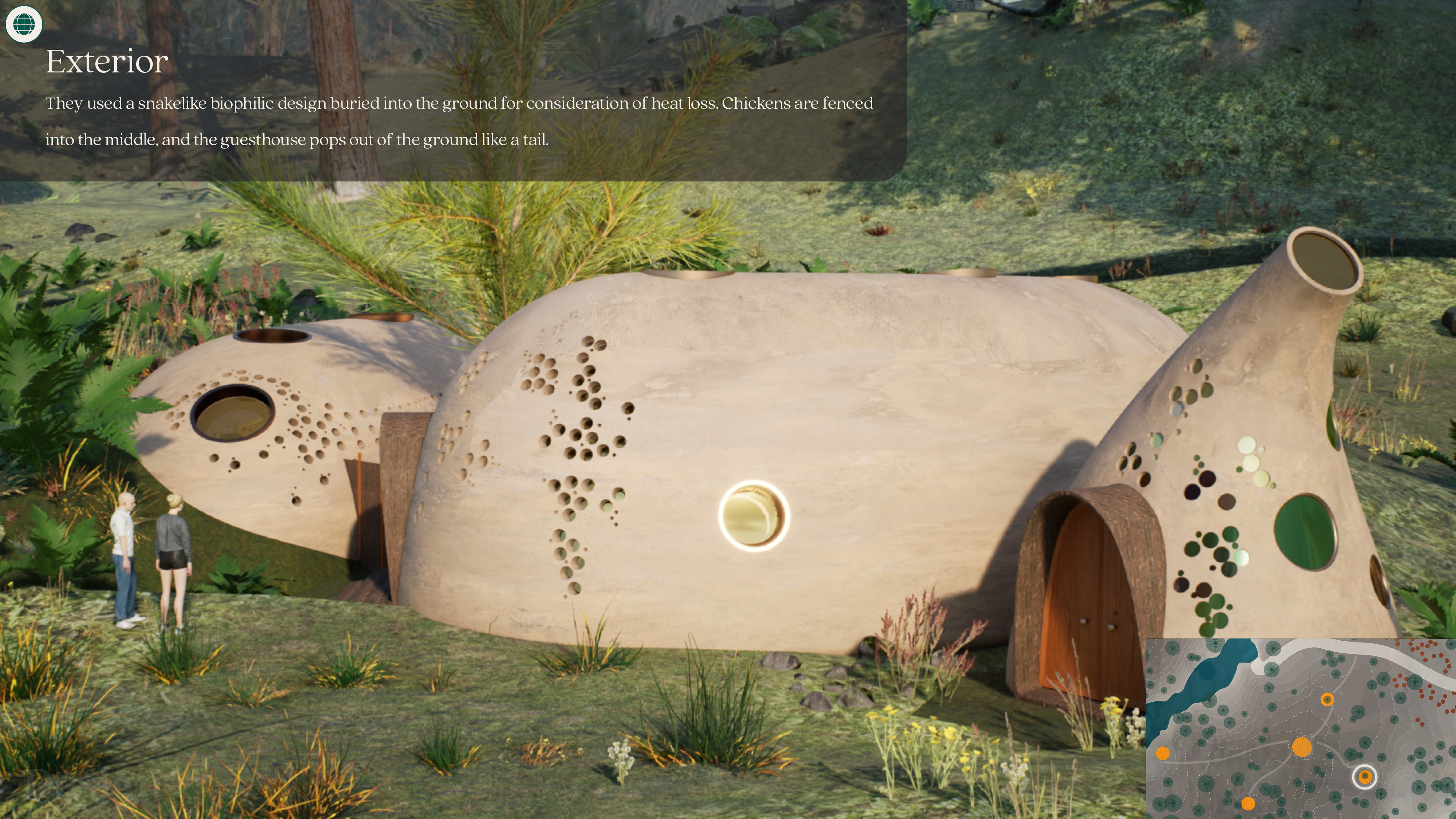
Task: Jump to the orange minimap marker nearest the river
Action: (x=1163, y=753)
